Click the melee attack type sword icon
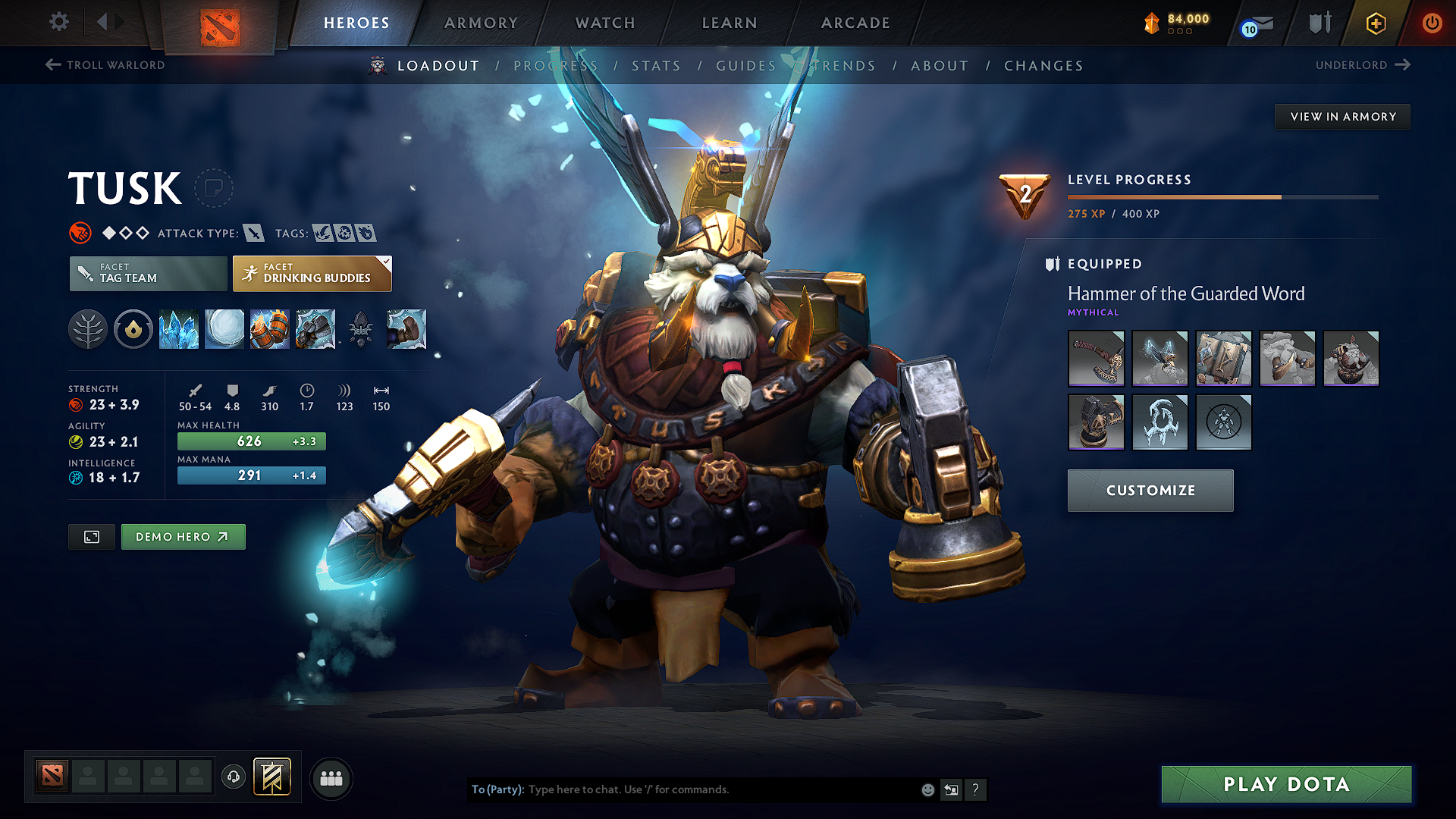 253,233
